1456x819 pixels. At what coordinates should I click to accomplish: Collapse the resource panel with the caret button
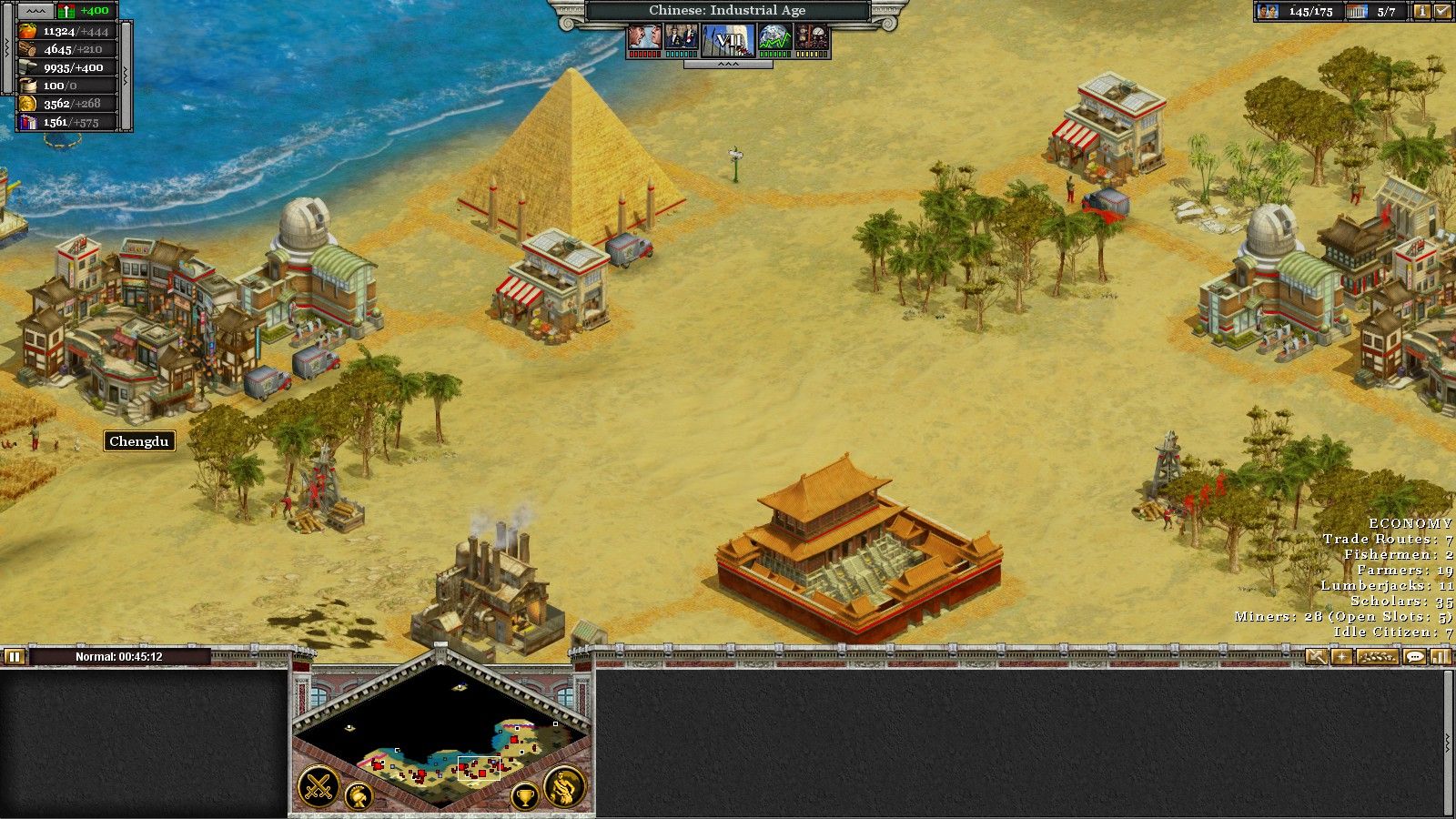click(35, 11)
